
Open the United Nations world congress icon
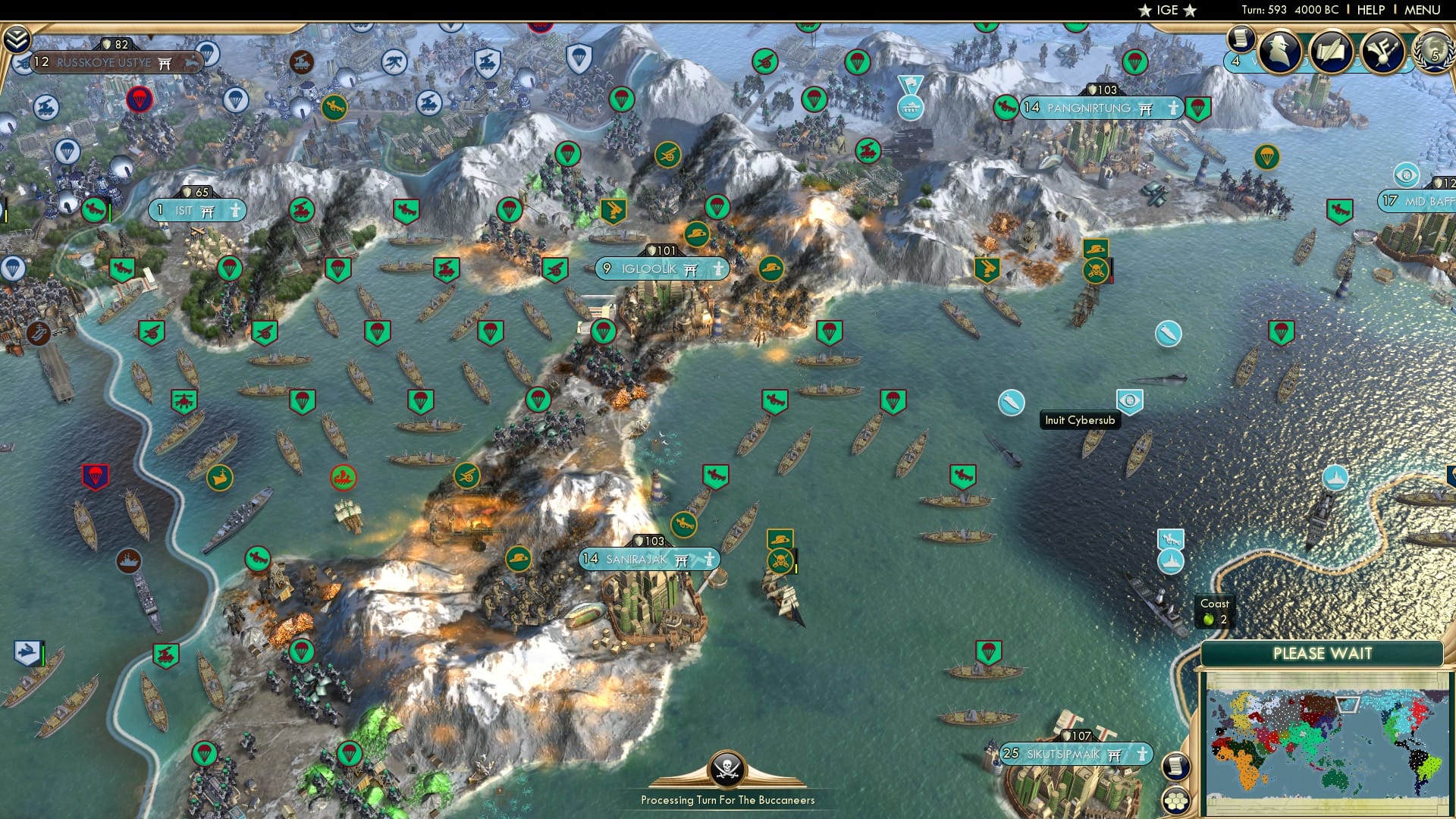point(1432,52)
